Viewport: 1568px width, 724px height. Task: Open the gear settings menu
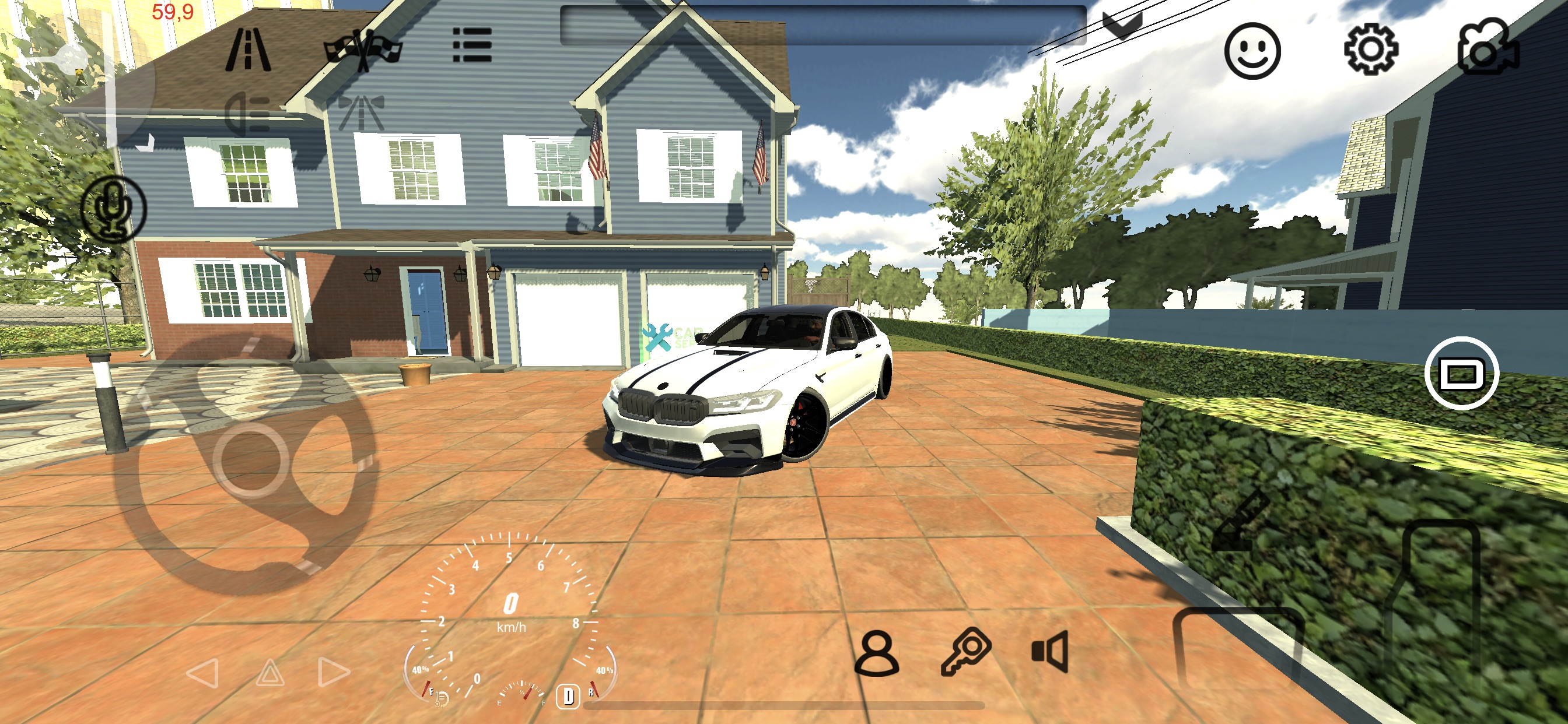tap(1370, 50)
